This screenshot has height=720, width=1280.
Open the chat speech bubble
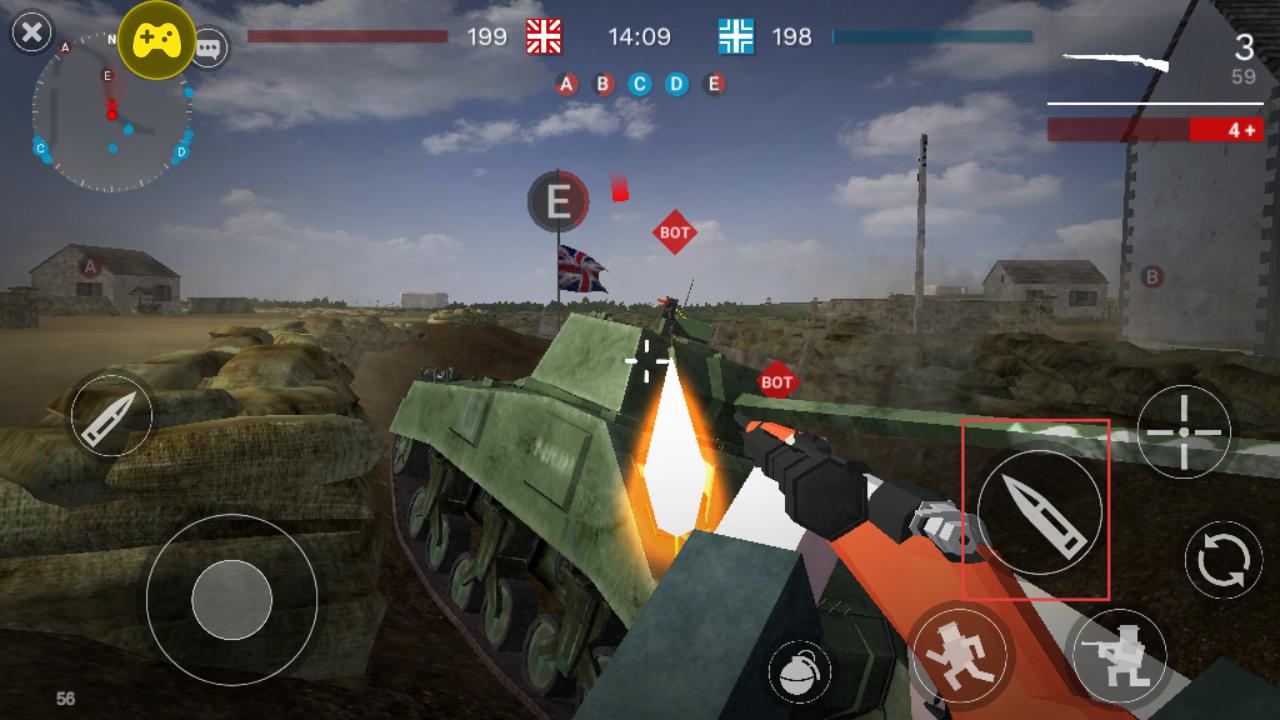click(209, 47)
